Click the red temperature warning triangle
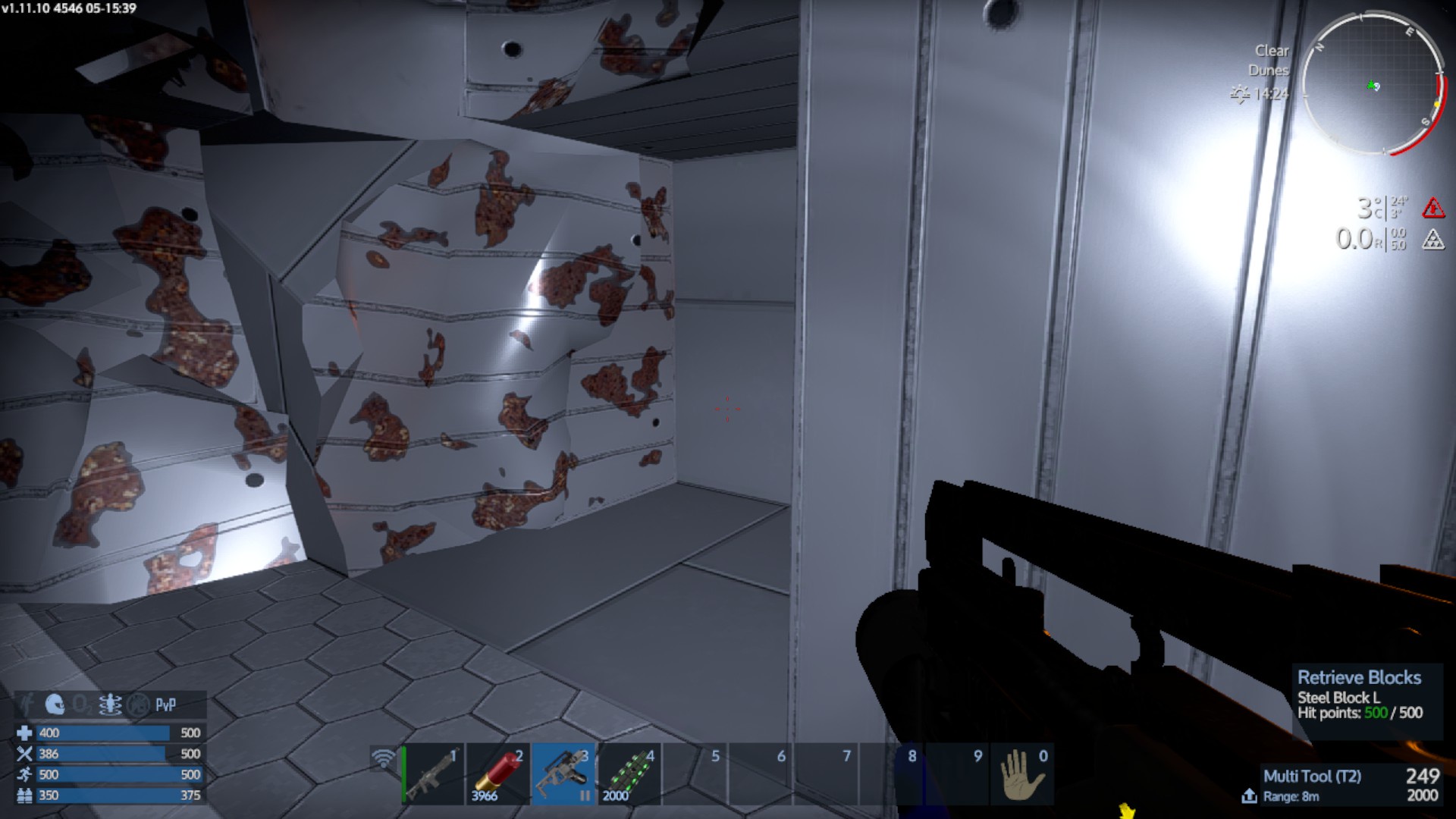 coord(1432,207)
